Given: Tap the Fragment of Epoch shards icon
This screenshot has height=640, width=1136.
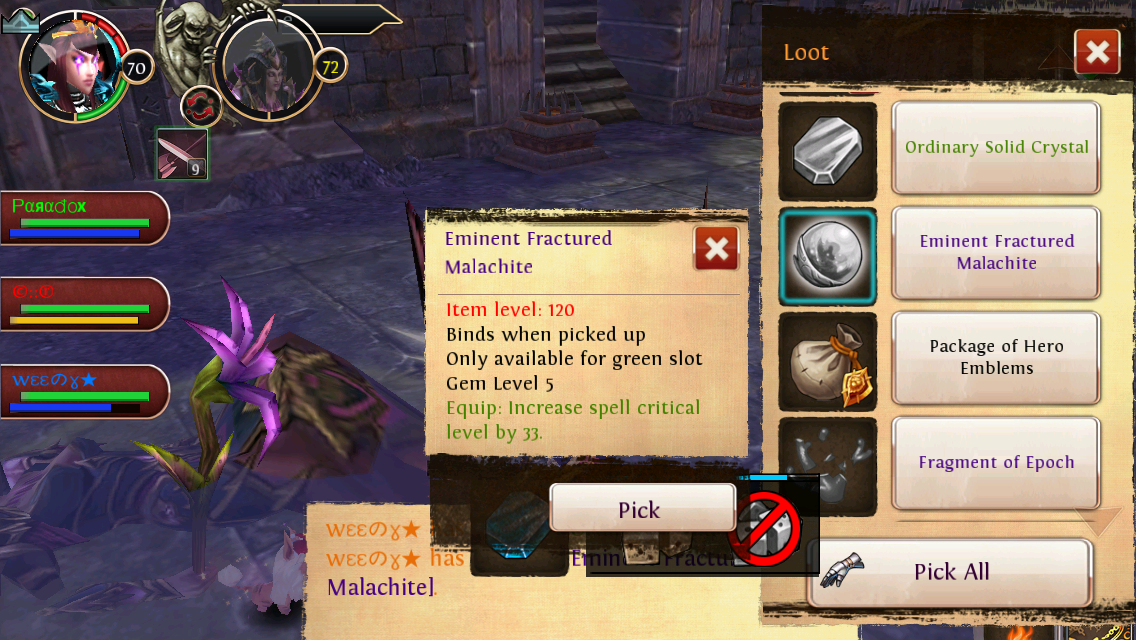Looking at the screenshot, I should pos(827,462).
